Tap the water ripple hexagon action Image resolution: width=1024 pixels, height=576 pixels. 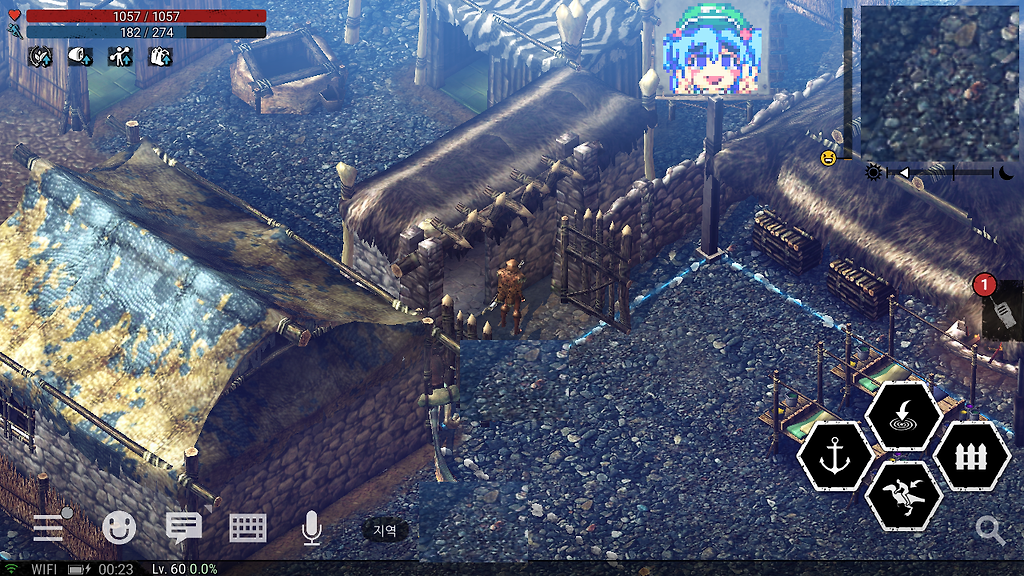[x=903, y=415]
